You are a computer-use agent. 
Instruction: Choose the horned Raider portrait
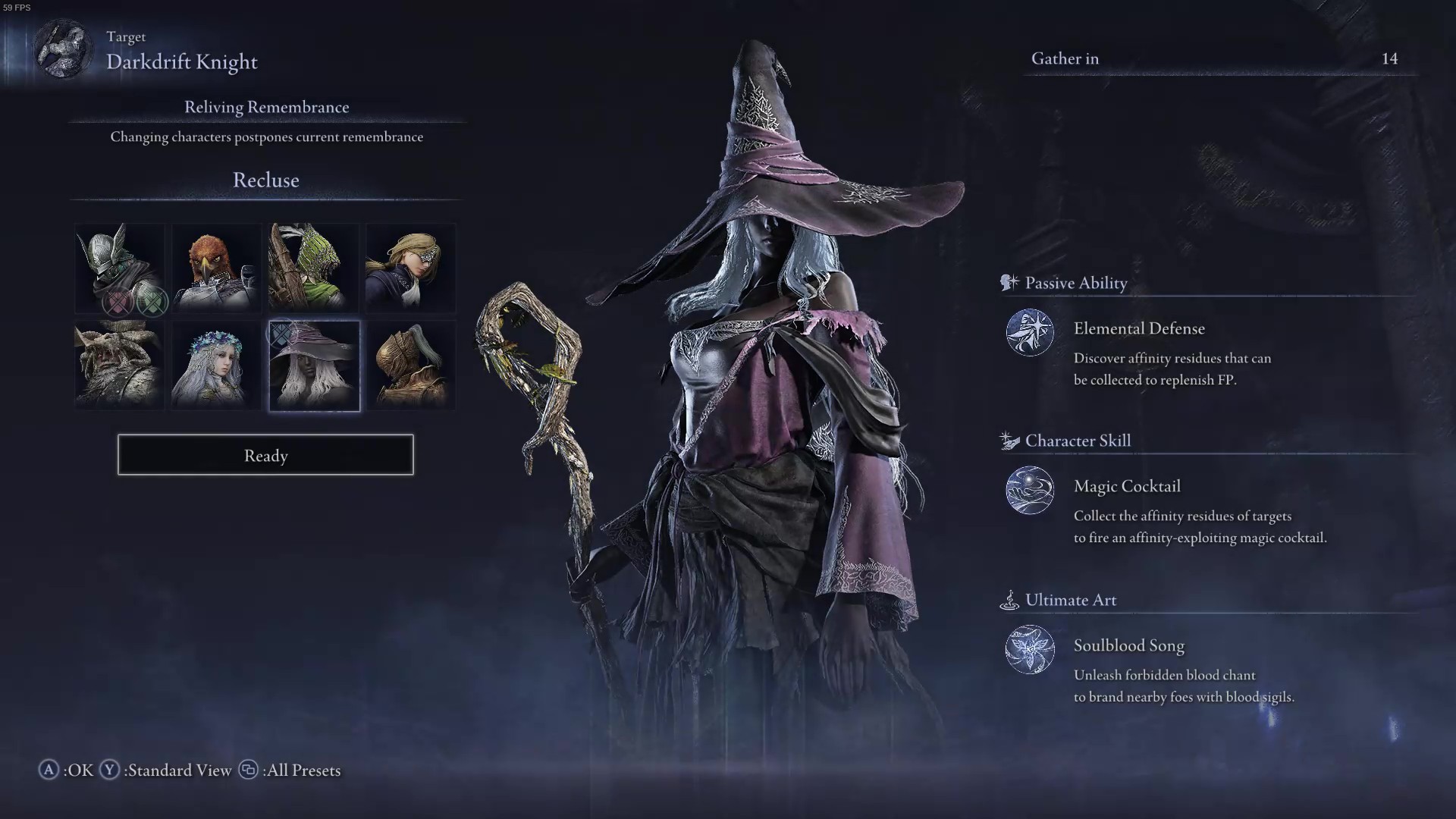[x=120, y=366]
